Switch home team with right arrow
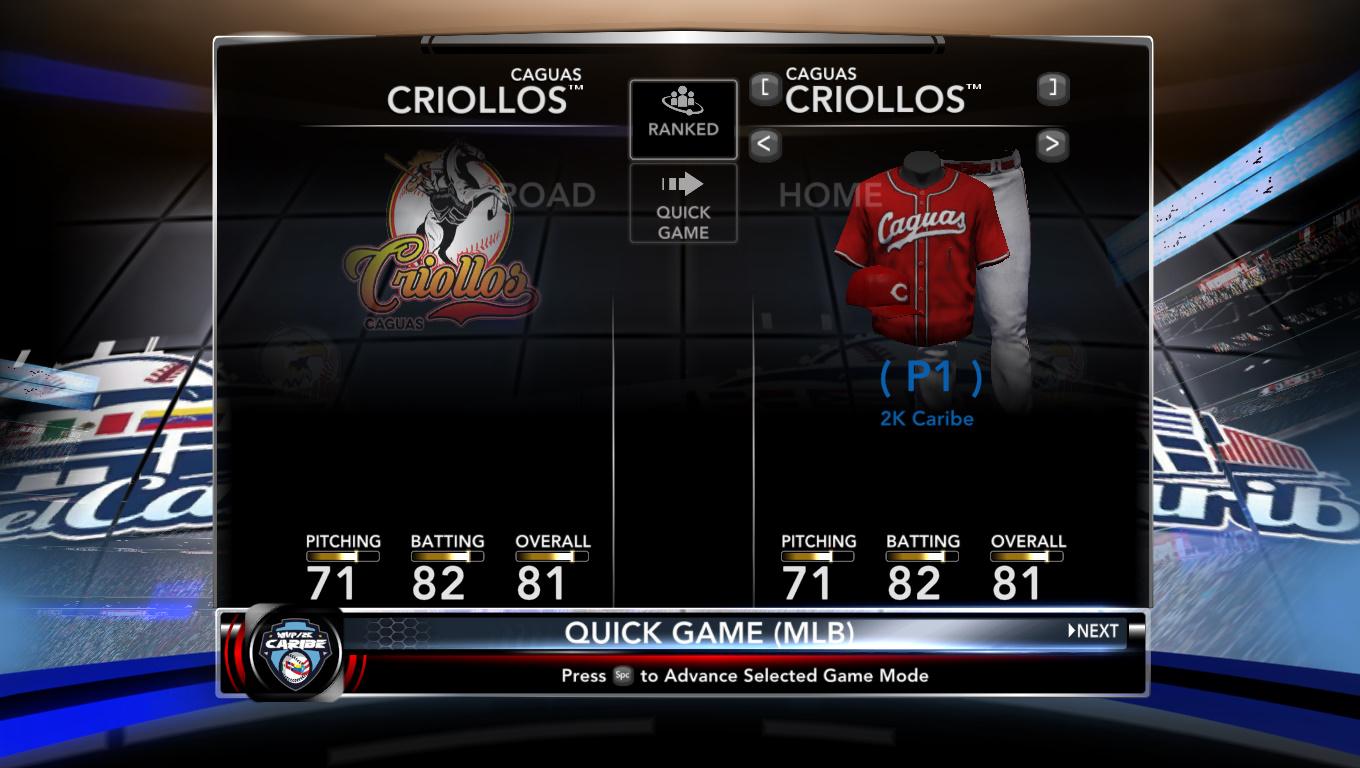Image resolution: width=1360 pixels, height=768 pixels. 1051,144
